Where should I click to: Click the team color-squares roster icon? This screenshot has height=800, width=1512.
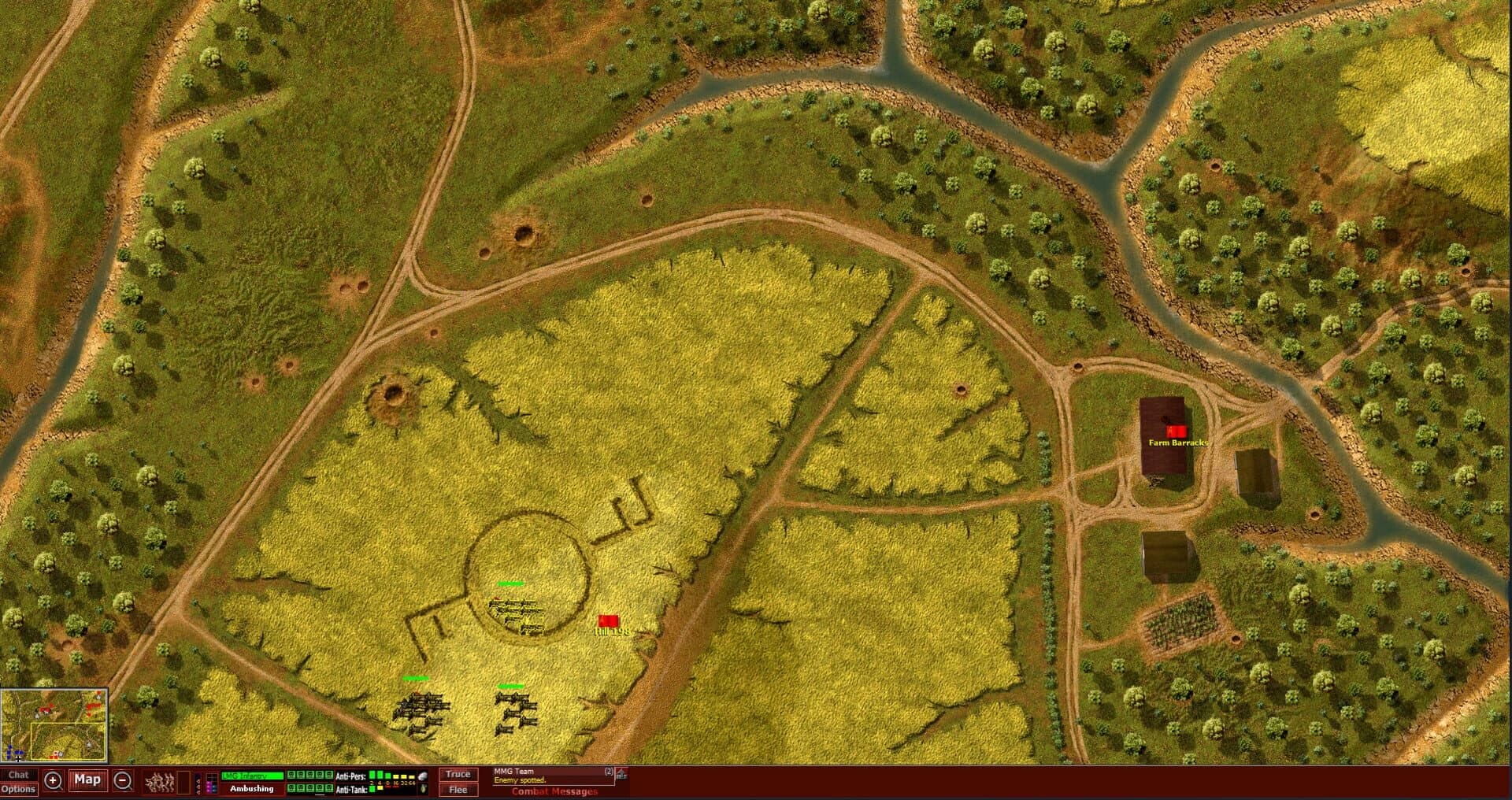click(210, 783)
